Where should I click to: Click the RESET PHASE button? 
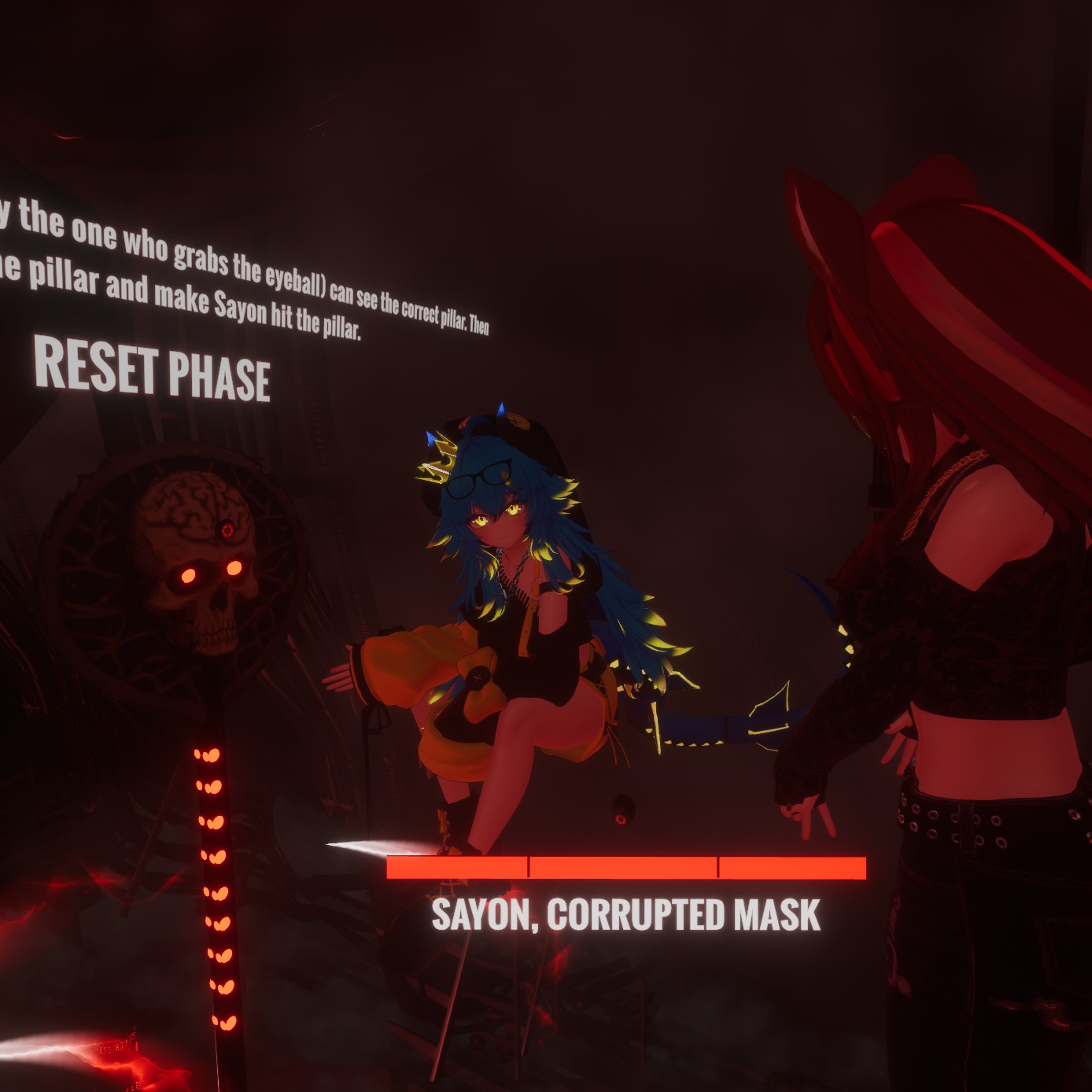(x=152, y=368)
